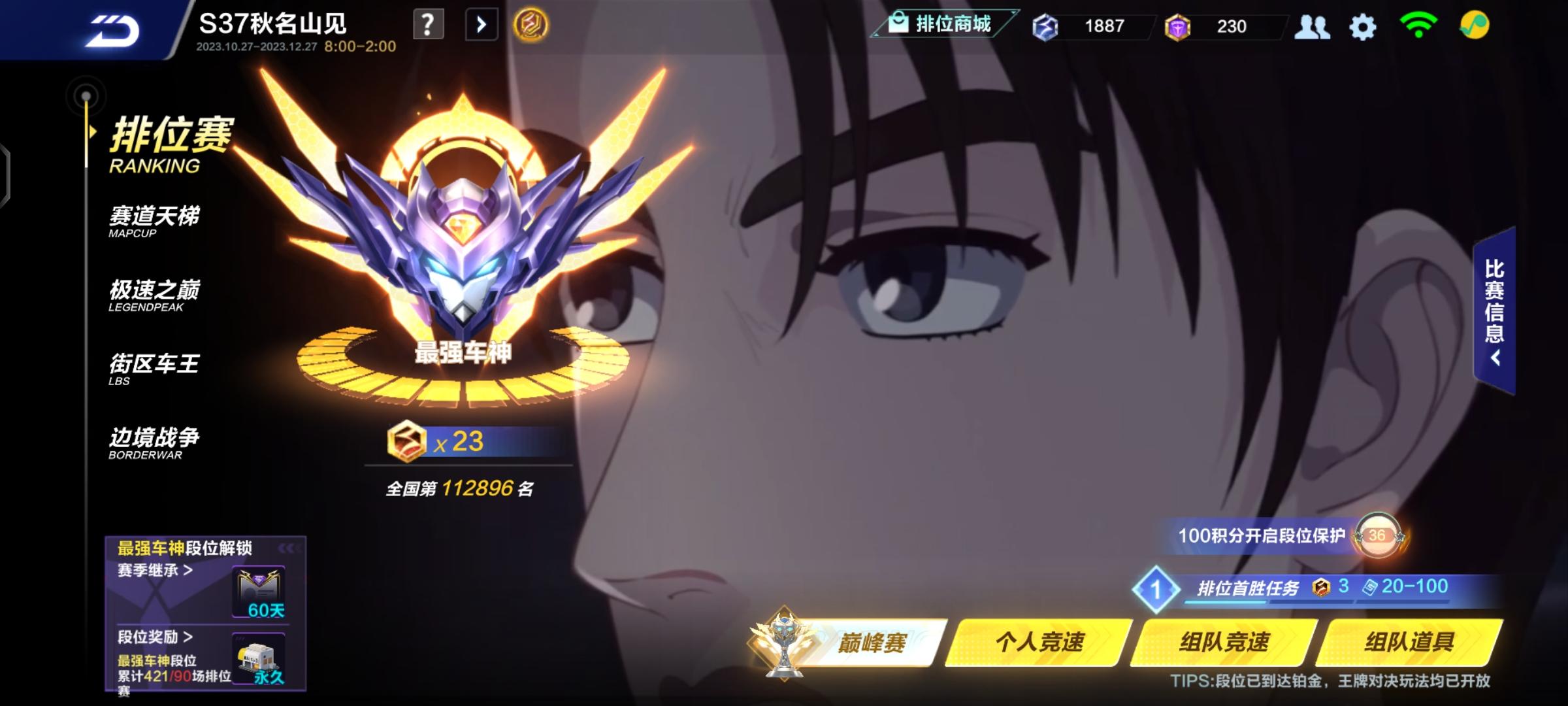1568x706 pixels.
Task: Open the 排位商城 ranked shop
Action: click(941, 25)
